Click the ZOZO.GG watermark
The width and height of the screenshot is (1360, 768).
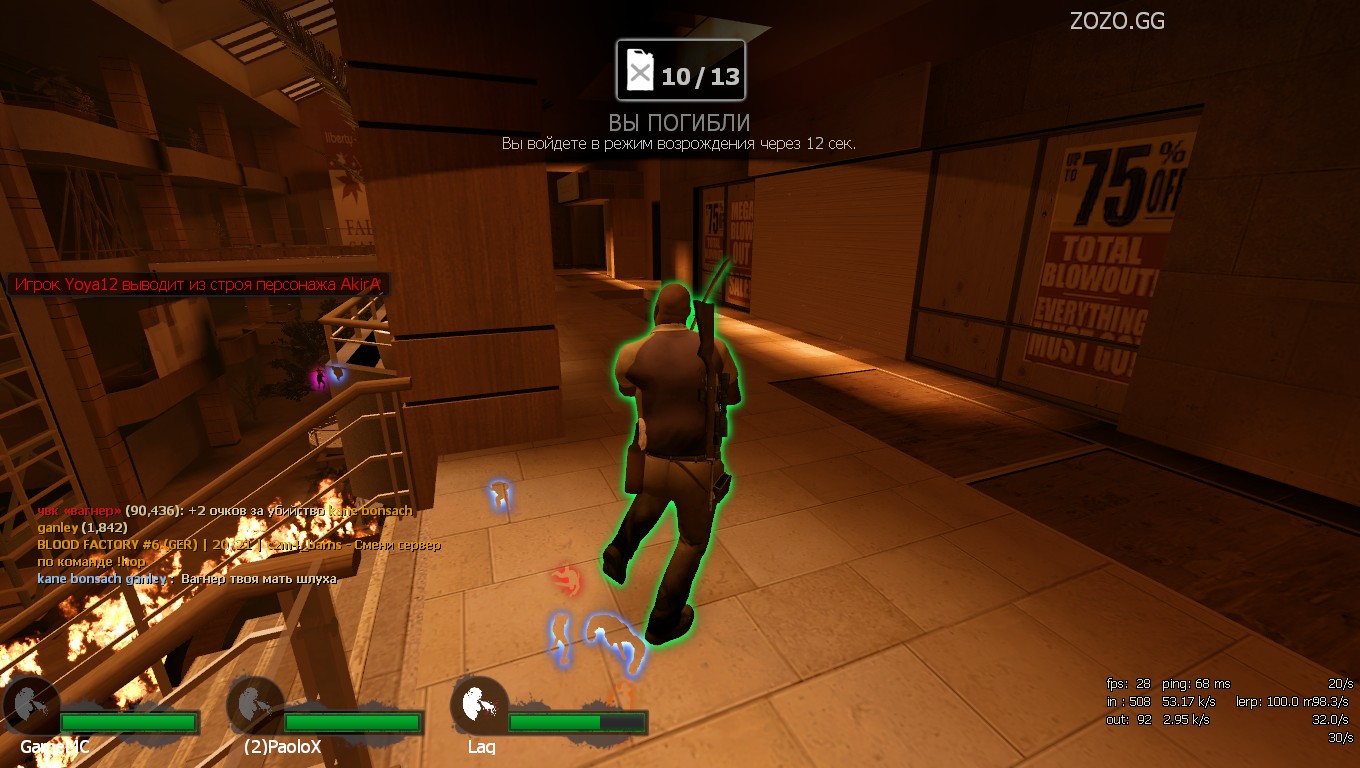[1117, 21]
